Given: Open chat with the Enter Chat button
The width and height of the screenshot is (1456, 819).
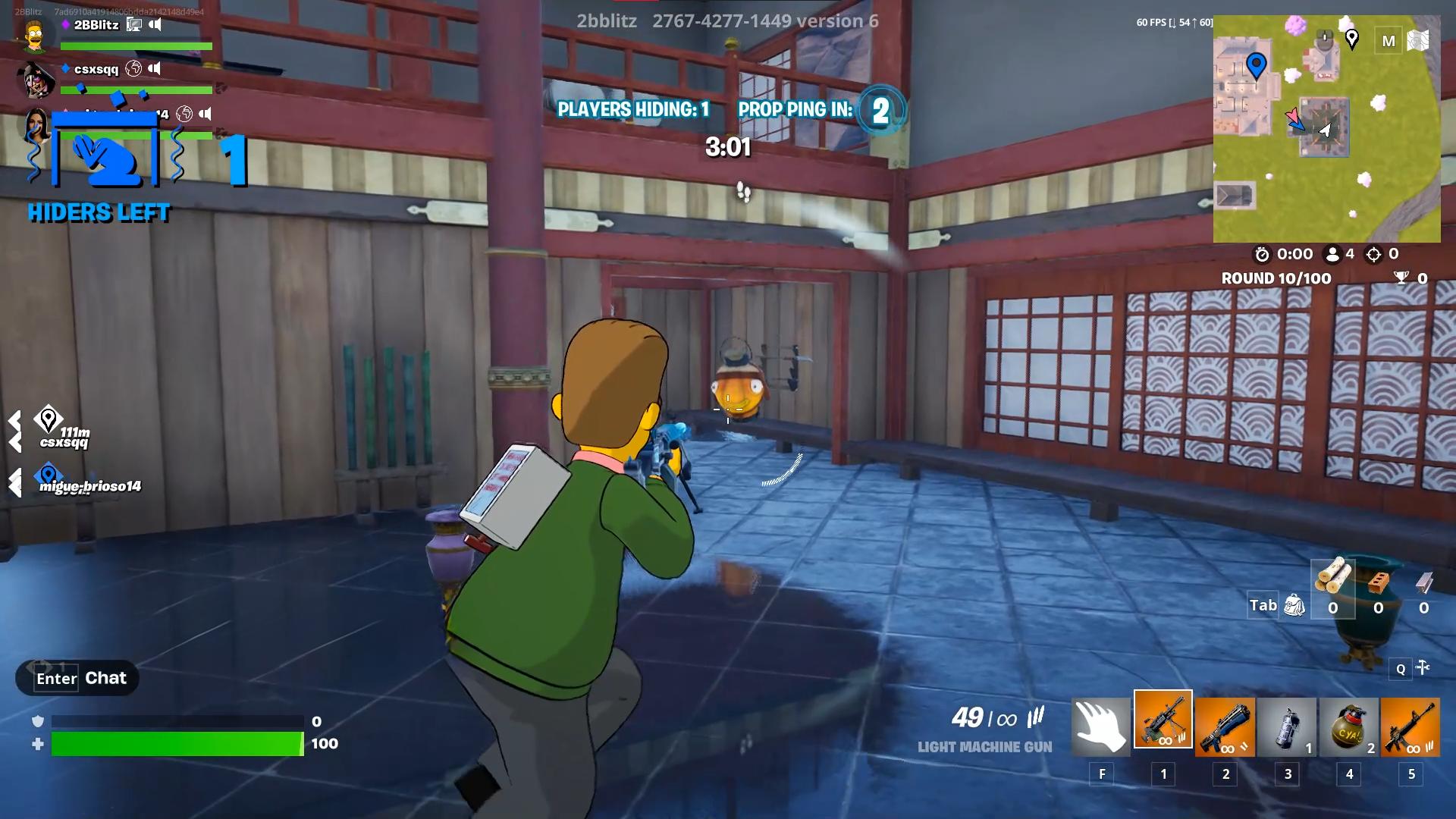Looking at the screenshot, I should 76,678.
